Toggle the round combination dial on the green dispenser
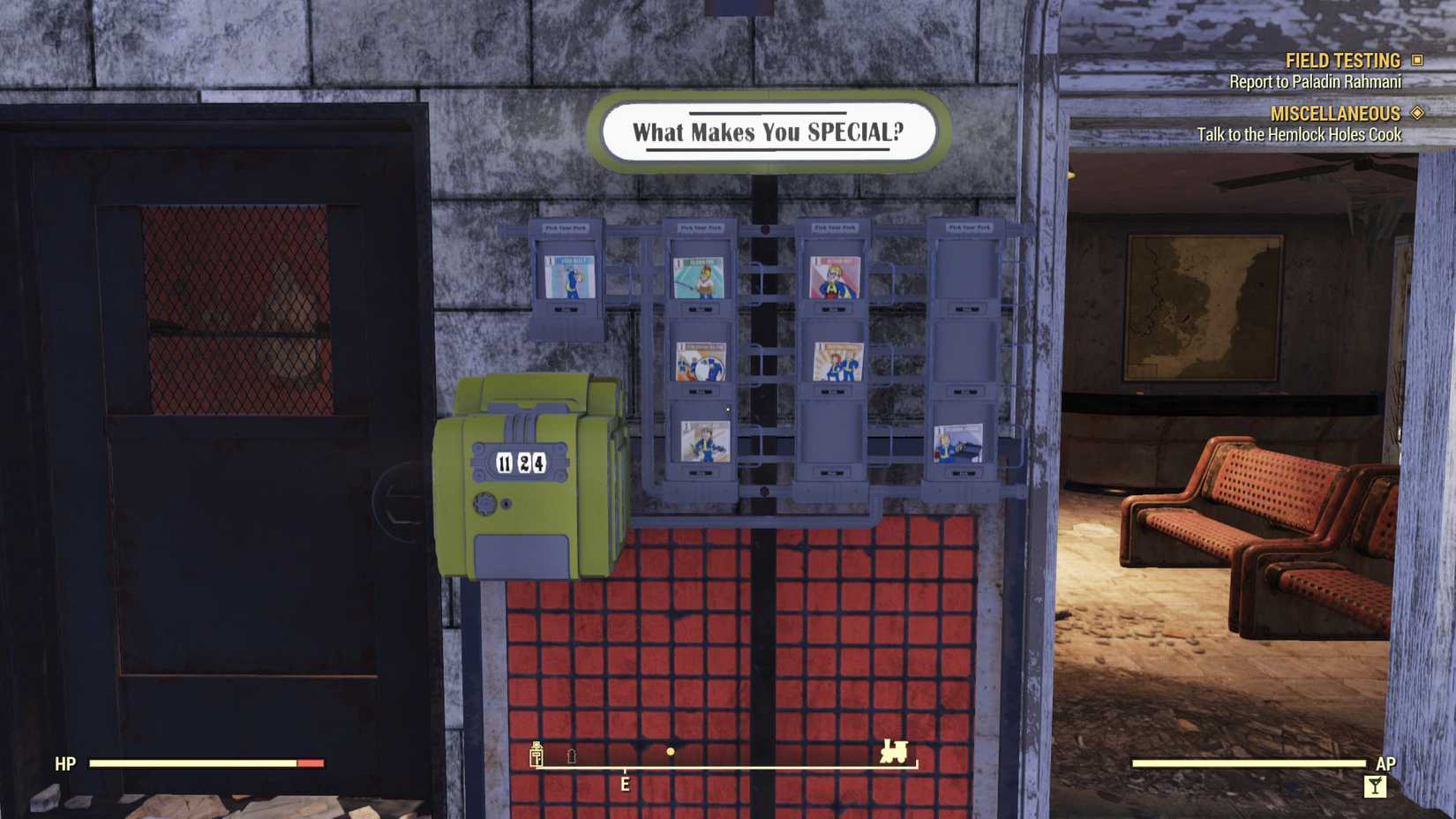 pyautogui.click(x=484, y=503)
